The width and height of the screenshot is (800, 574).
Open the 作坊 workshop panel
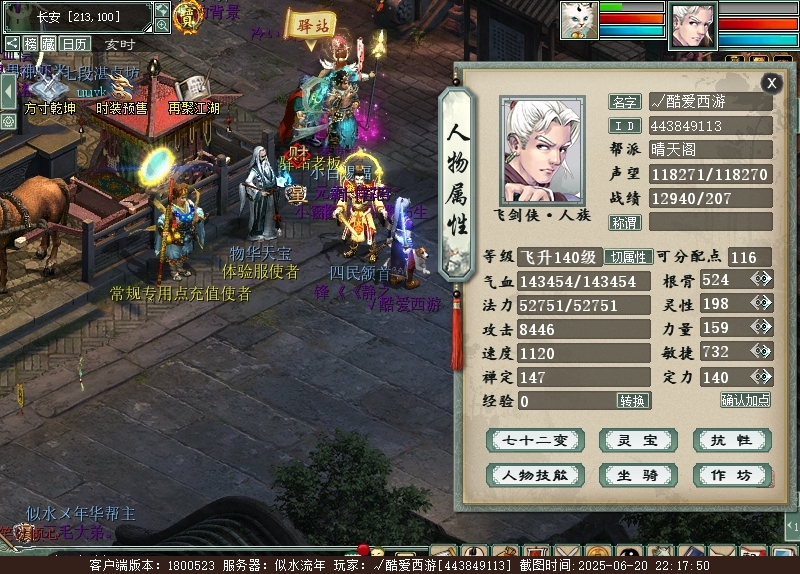[731, 476]
